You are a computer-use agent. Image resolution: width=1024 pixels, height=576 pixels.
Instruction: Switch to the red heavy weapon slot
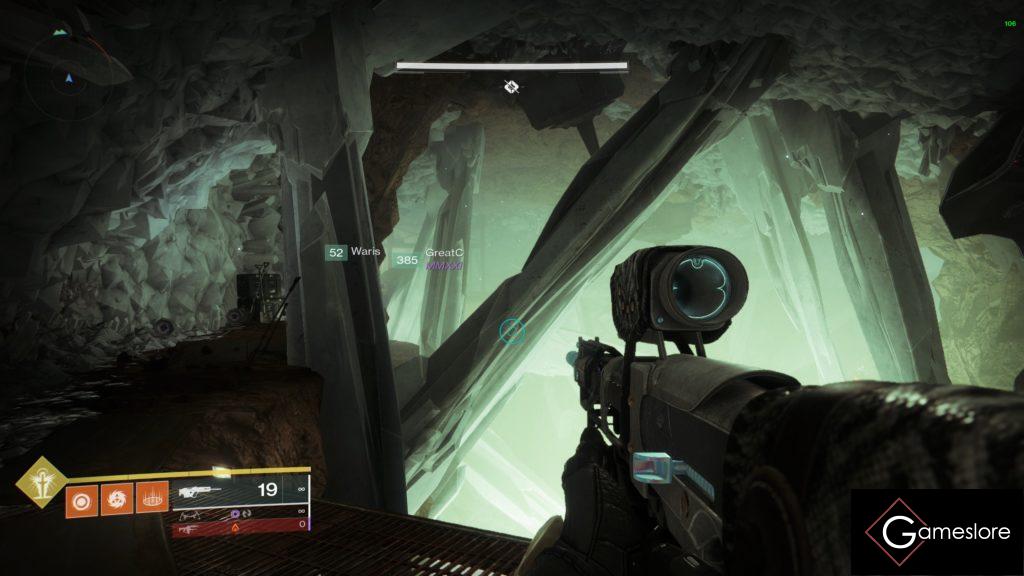click(x=240, y=525)
